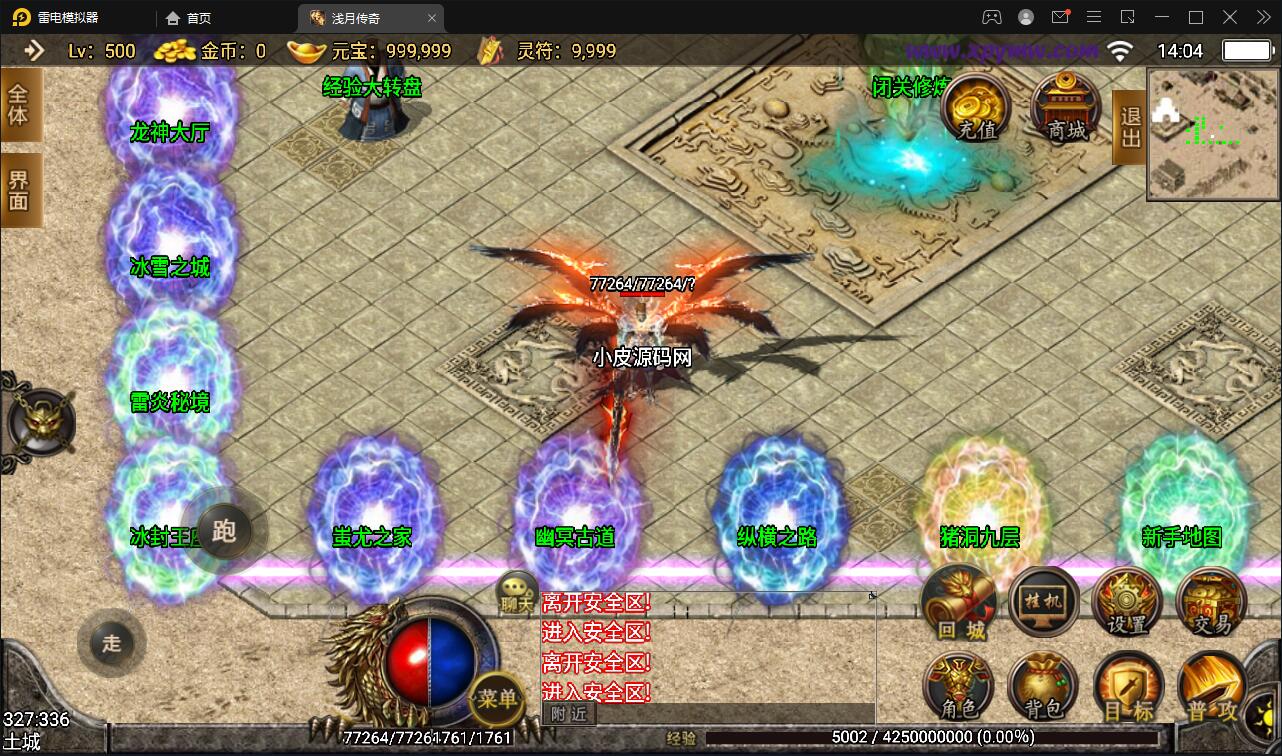
Task: Open the minimap
Action: click(1212, 134)
